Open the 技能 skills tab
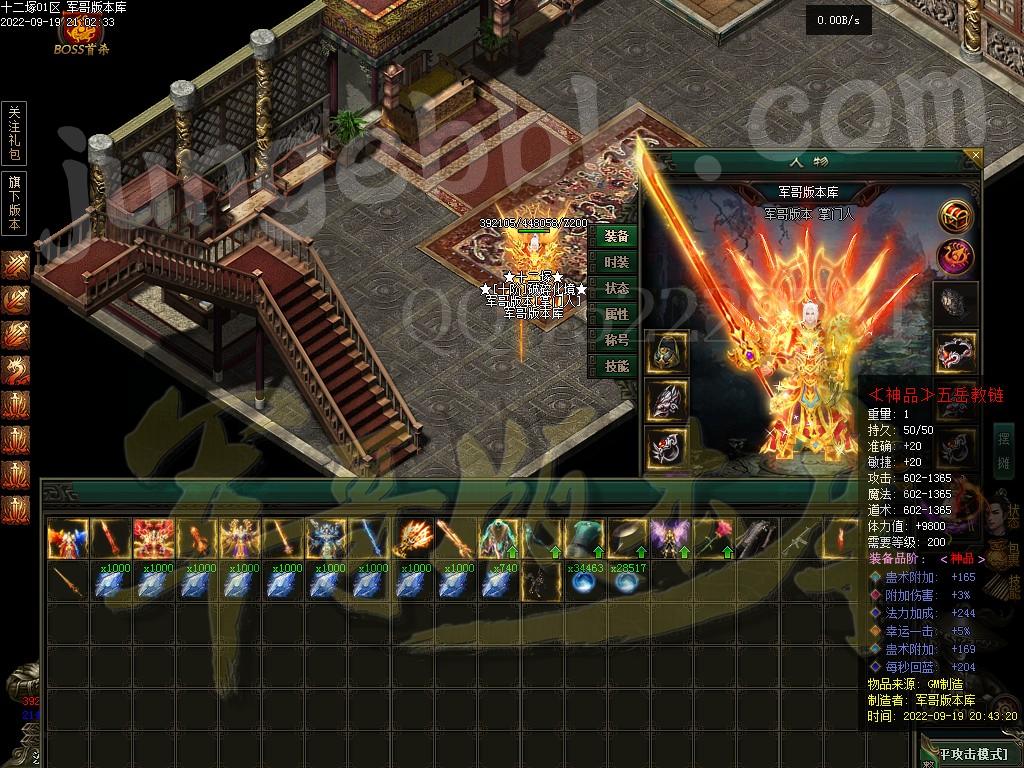The height and width of the screenshot is (768, 1024). click(617, 366)
